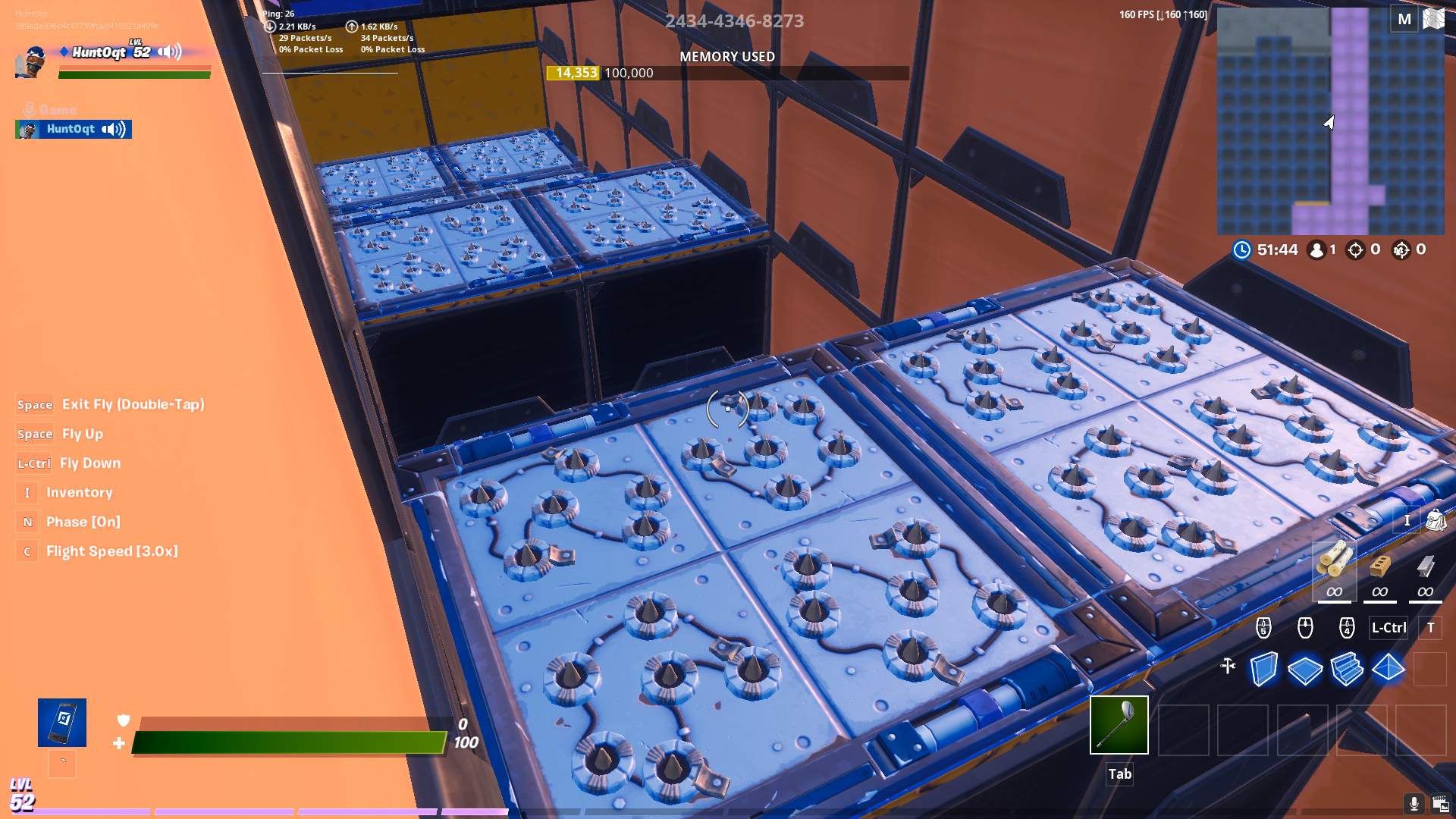
Task: Open the creative phone tool
Action: (62, 722)
